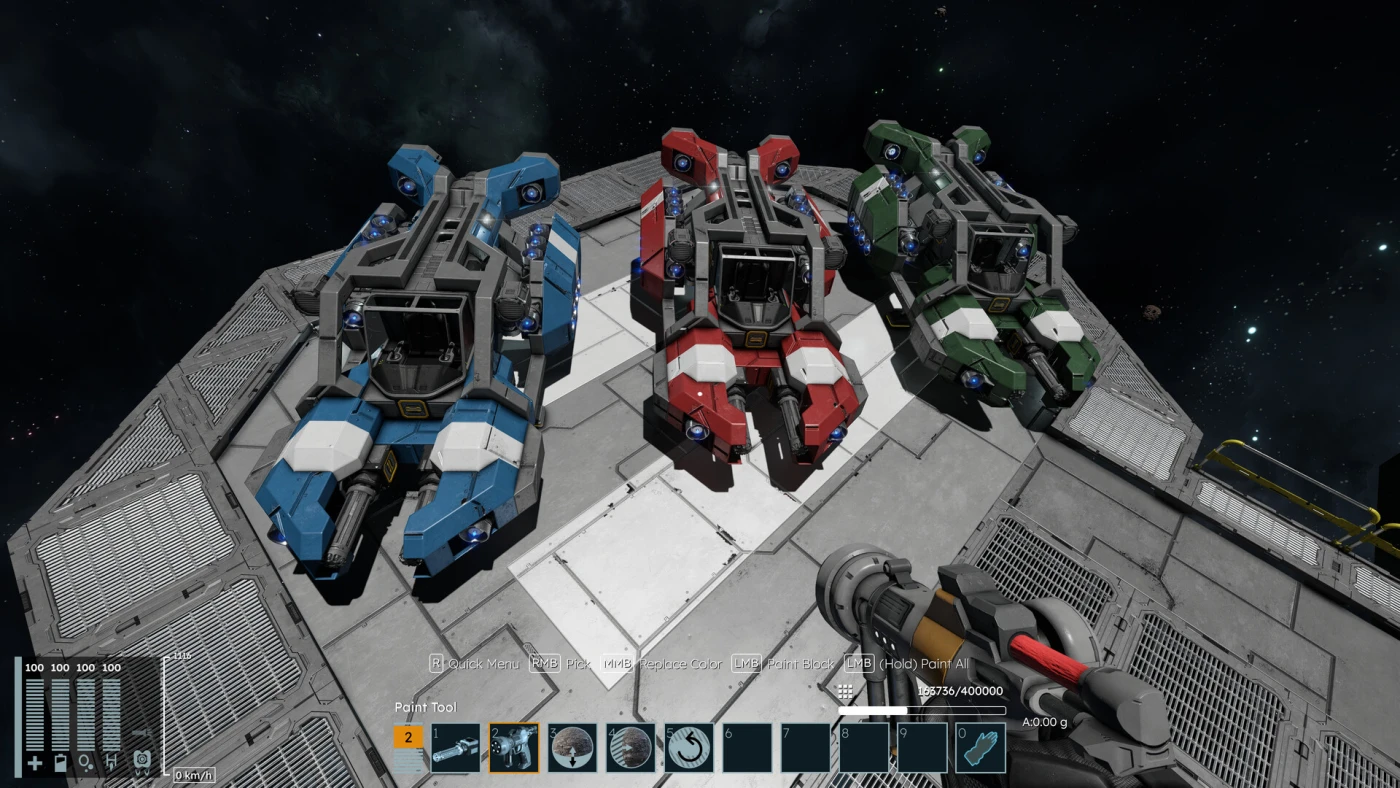Activate the circular undo arrow slot
The image size is (1400, 788).
click(x=689, y=748)
